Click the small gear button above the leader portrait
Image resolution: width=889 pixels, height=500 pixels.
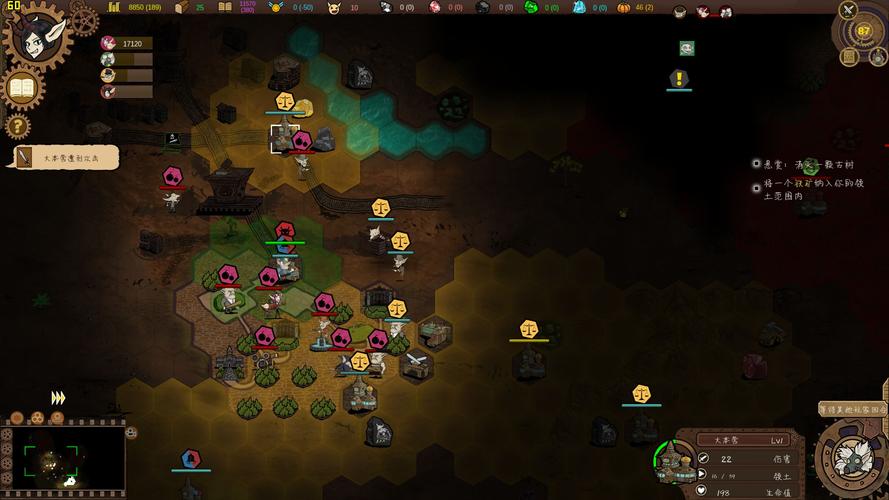pyautogui.click(x=83, y=18)
